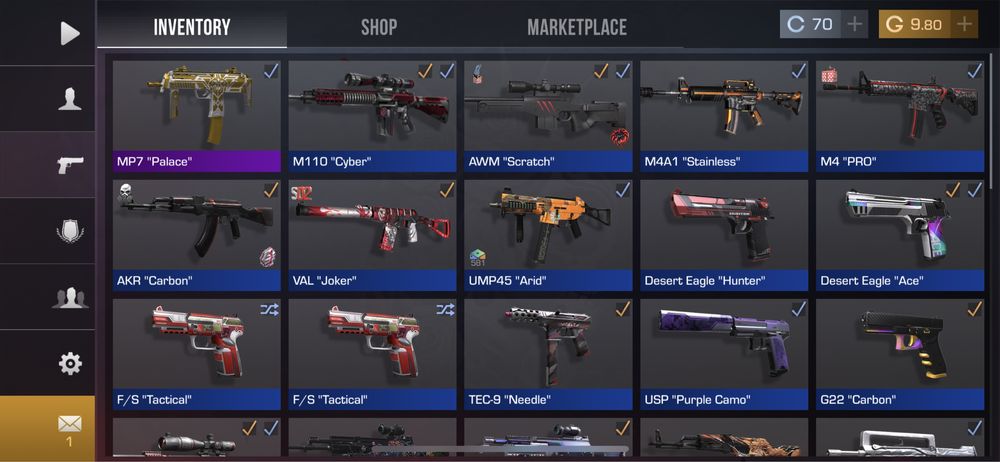
Task: Select the Desert Eagle "Hunter" skin
Action: (724, 235)
